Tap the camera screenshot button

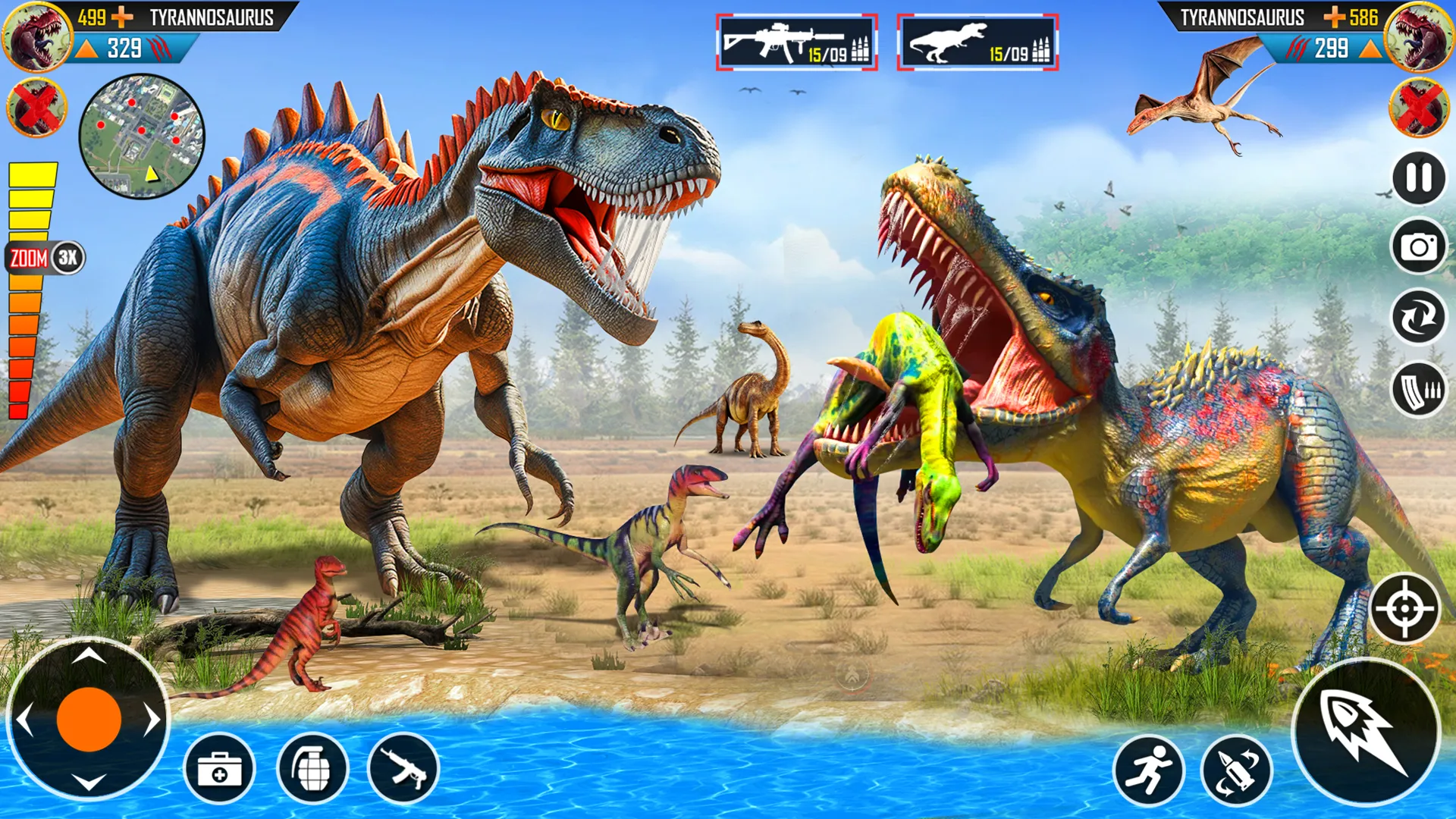coord(1418,246)
